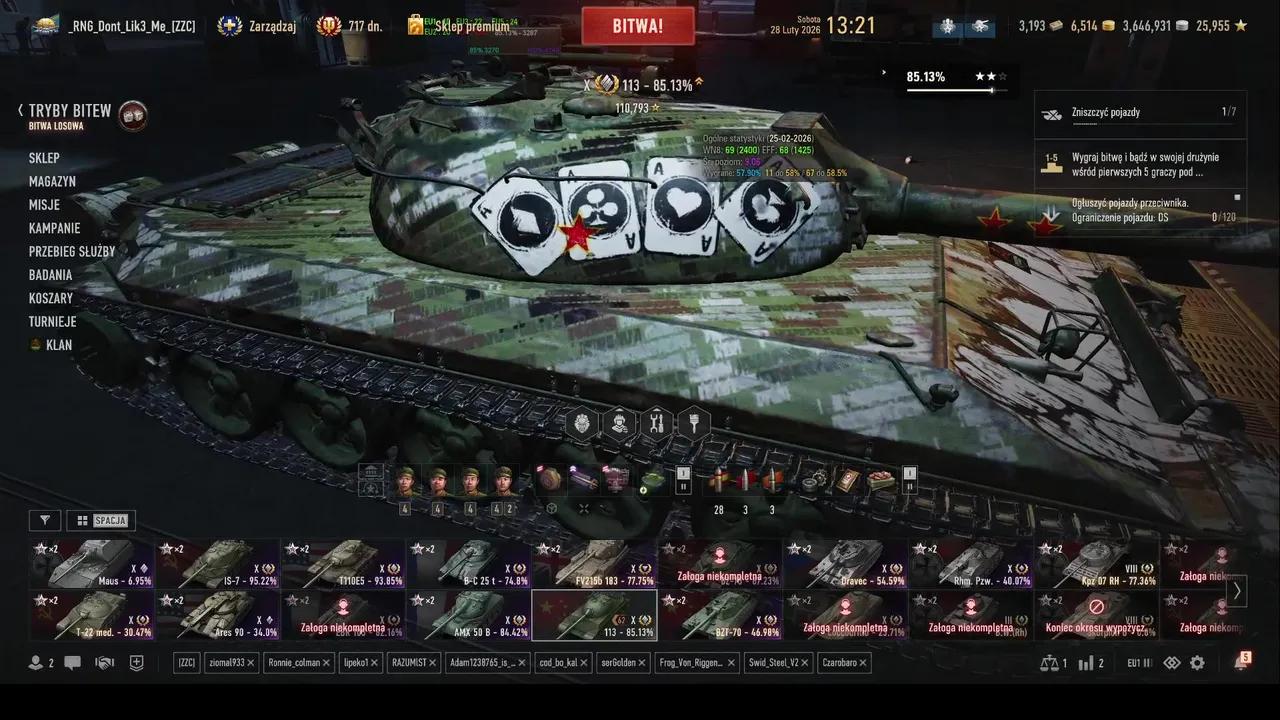Select KAMPANIE from the side menu

54,228
